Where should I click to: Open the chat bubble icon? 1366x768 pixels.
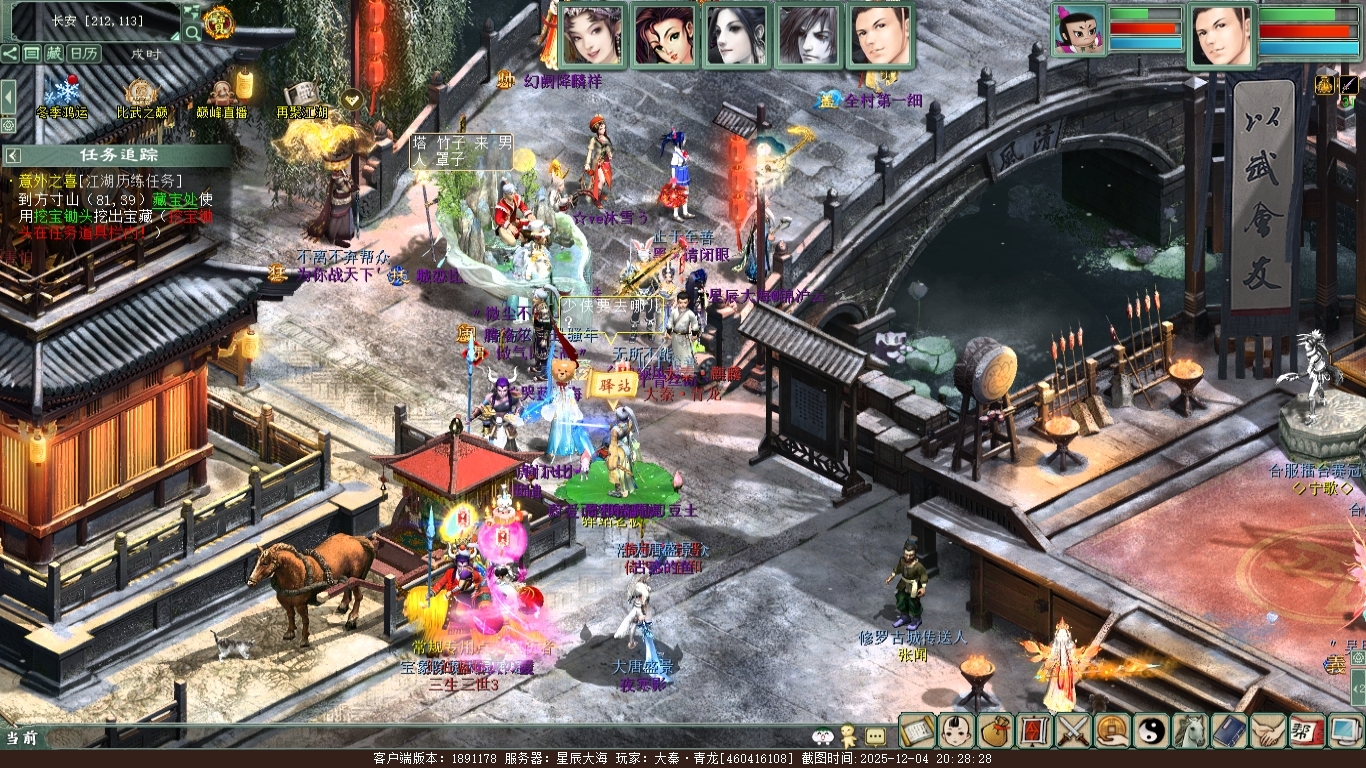(x=875, y=736)
